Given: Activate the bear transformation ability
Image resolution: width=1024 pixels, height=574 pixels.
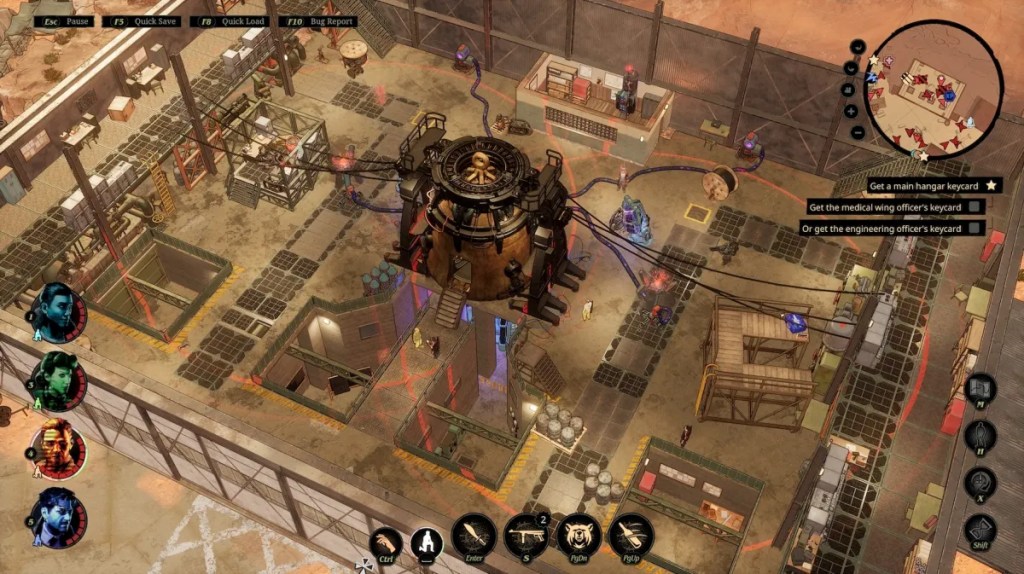Looking at the screenshot, I should click(x=578, y=534).
